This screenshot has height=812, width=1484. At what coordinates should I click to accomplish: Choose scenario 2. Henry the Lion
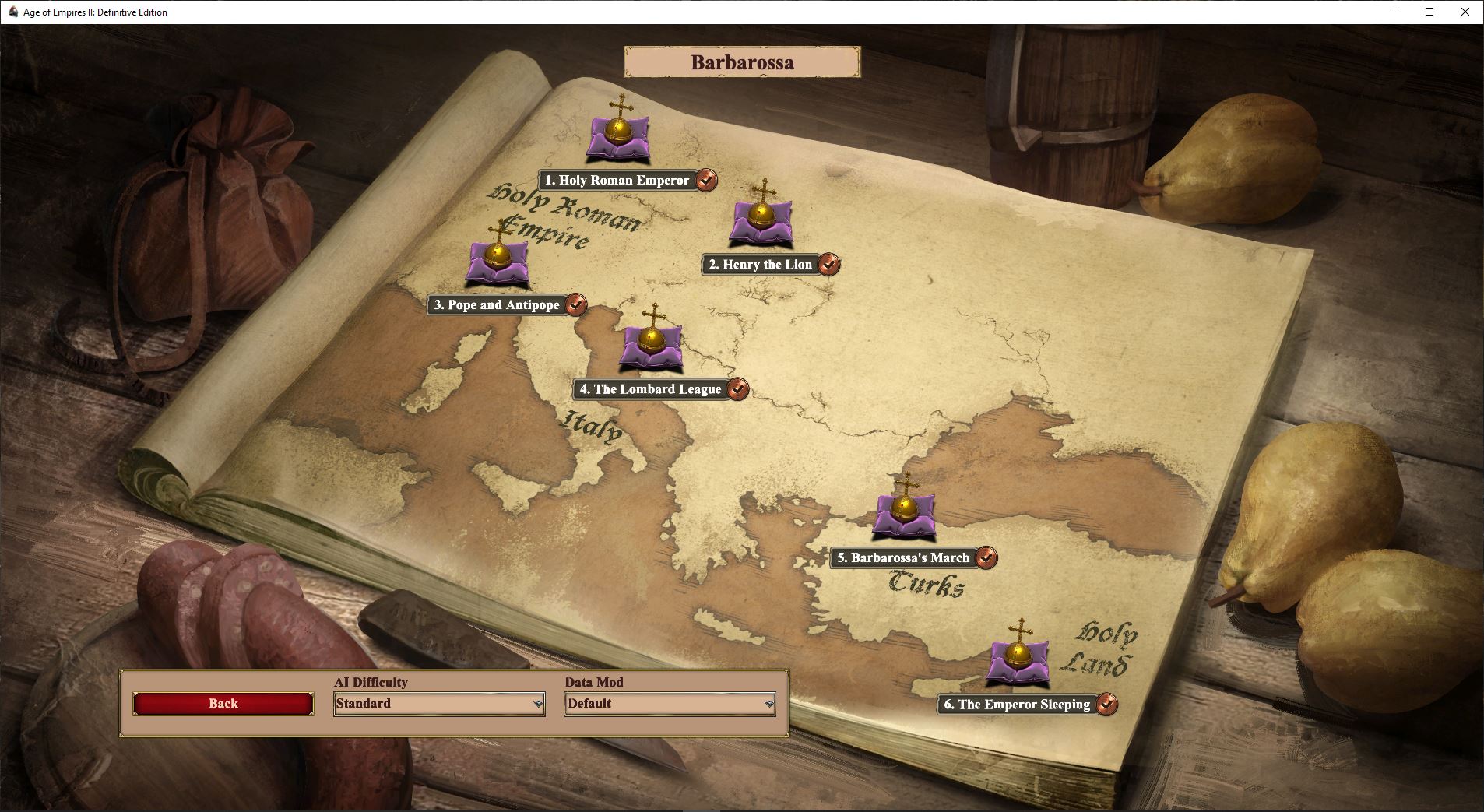(760, 265)
